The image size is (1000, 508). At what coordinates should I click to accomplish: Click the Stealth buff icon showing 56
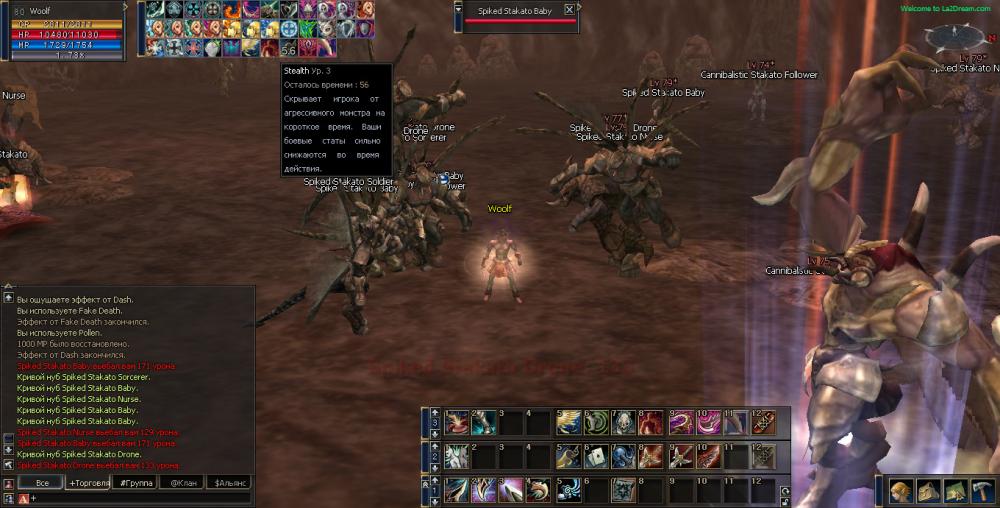pos(289,47)
